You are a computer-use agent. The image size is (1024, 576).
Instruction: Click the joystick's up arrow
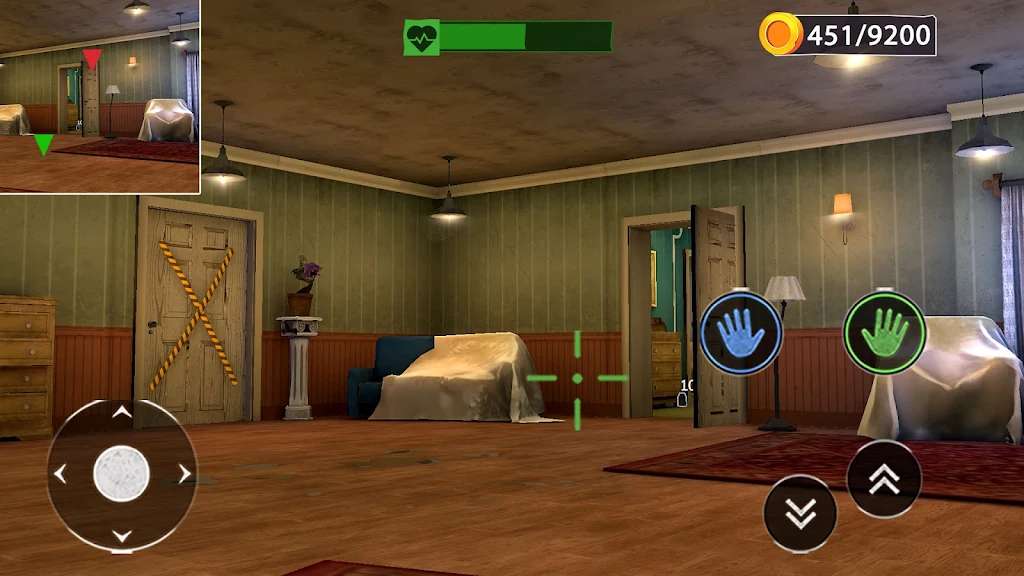[x=121, y=412]
